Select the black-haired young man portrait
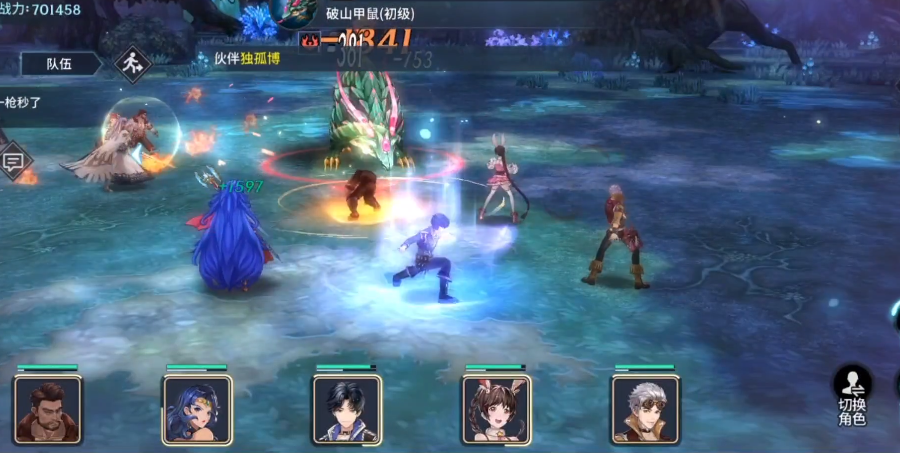This screenshot has height=453, width=900. click(347, 409)
